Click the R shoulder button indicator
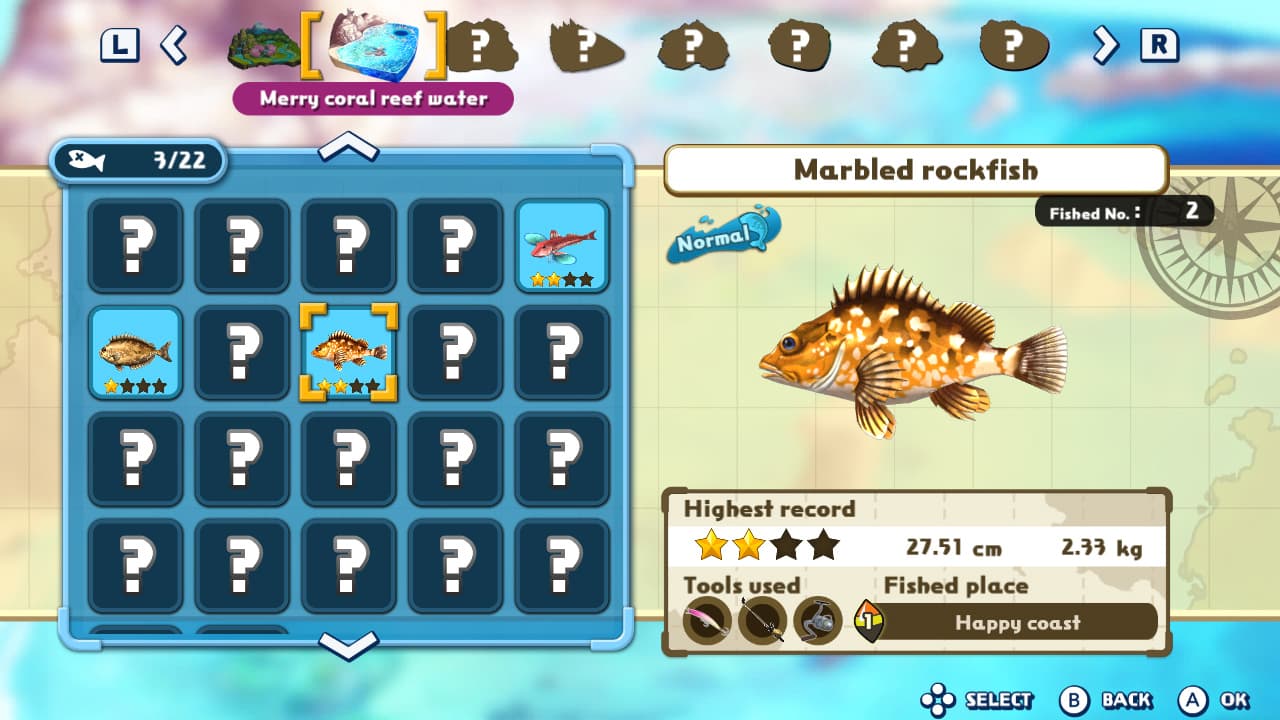The width and height of the screenshot is (1280, 720). tap(1161, 46)
